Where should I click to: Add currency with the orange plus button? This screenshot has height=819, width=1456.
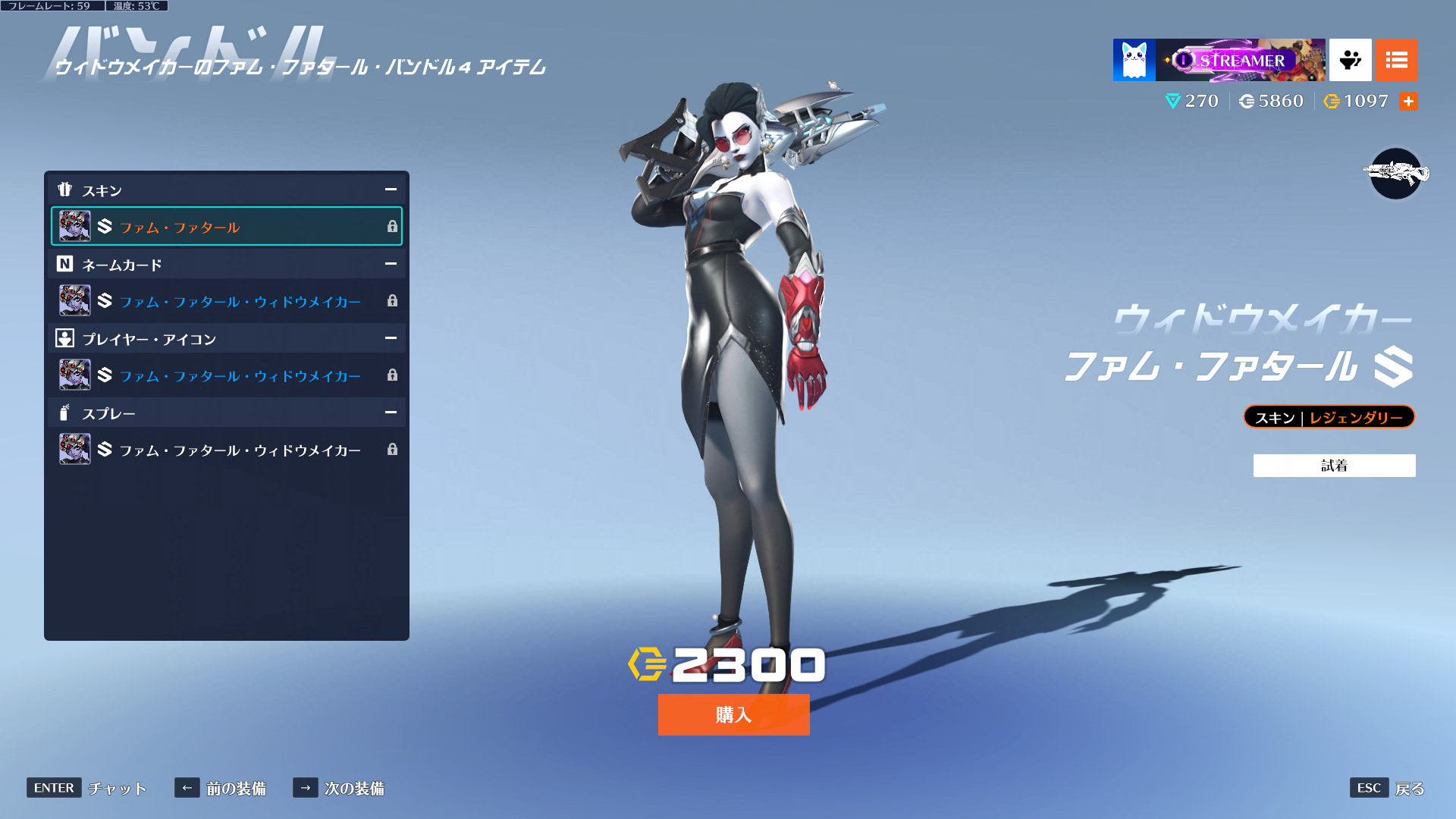pos(1408,101)
